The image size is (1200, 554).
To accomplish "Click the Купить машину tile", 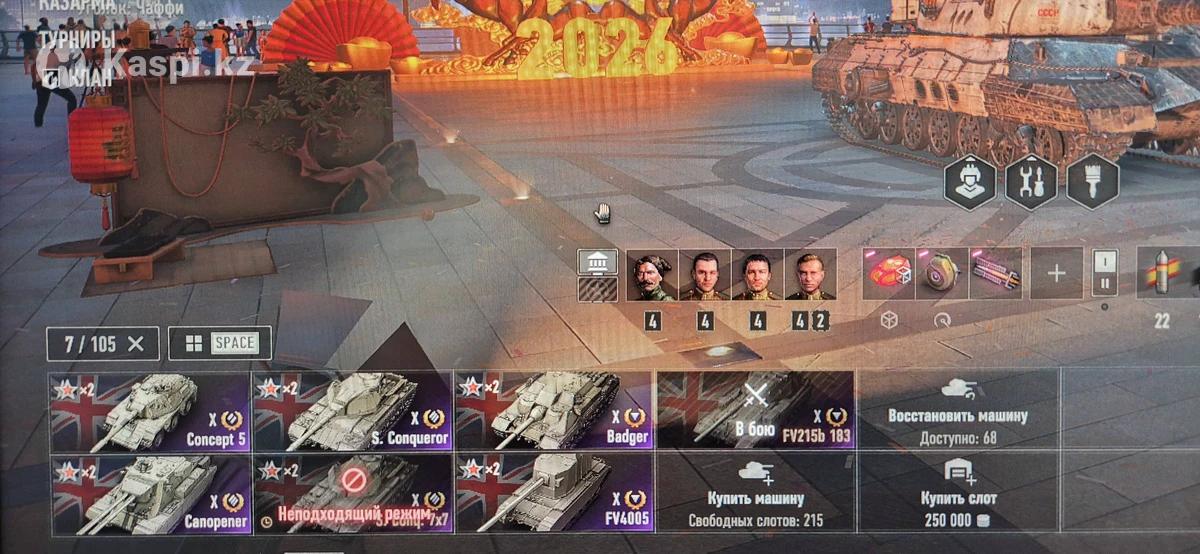I will 755,493.
